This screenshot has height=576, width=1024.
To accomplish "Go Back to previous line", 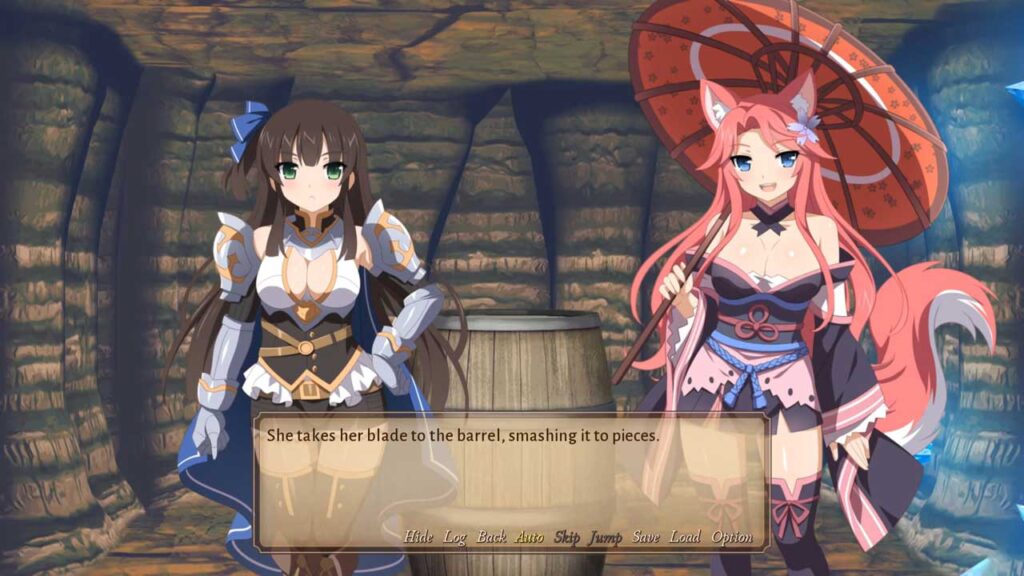I will (x=491, y=537).
